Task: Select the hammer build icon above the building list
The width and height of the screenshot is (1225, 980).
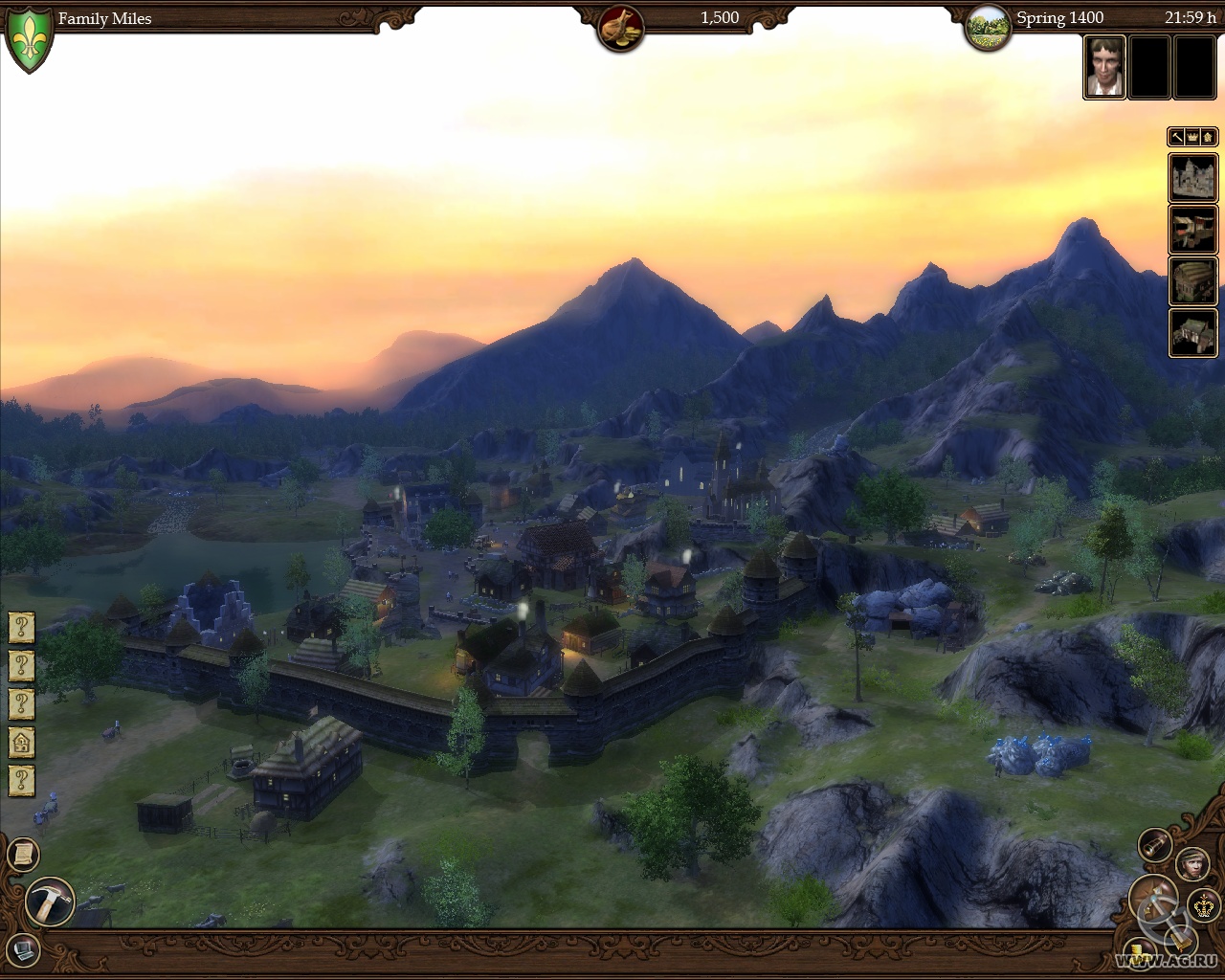Action: click(x=1175, y=137)
